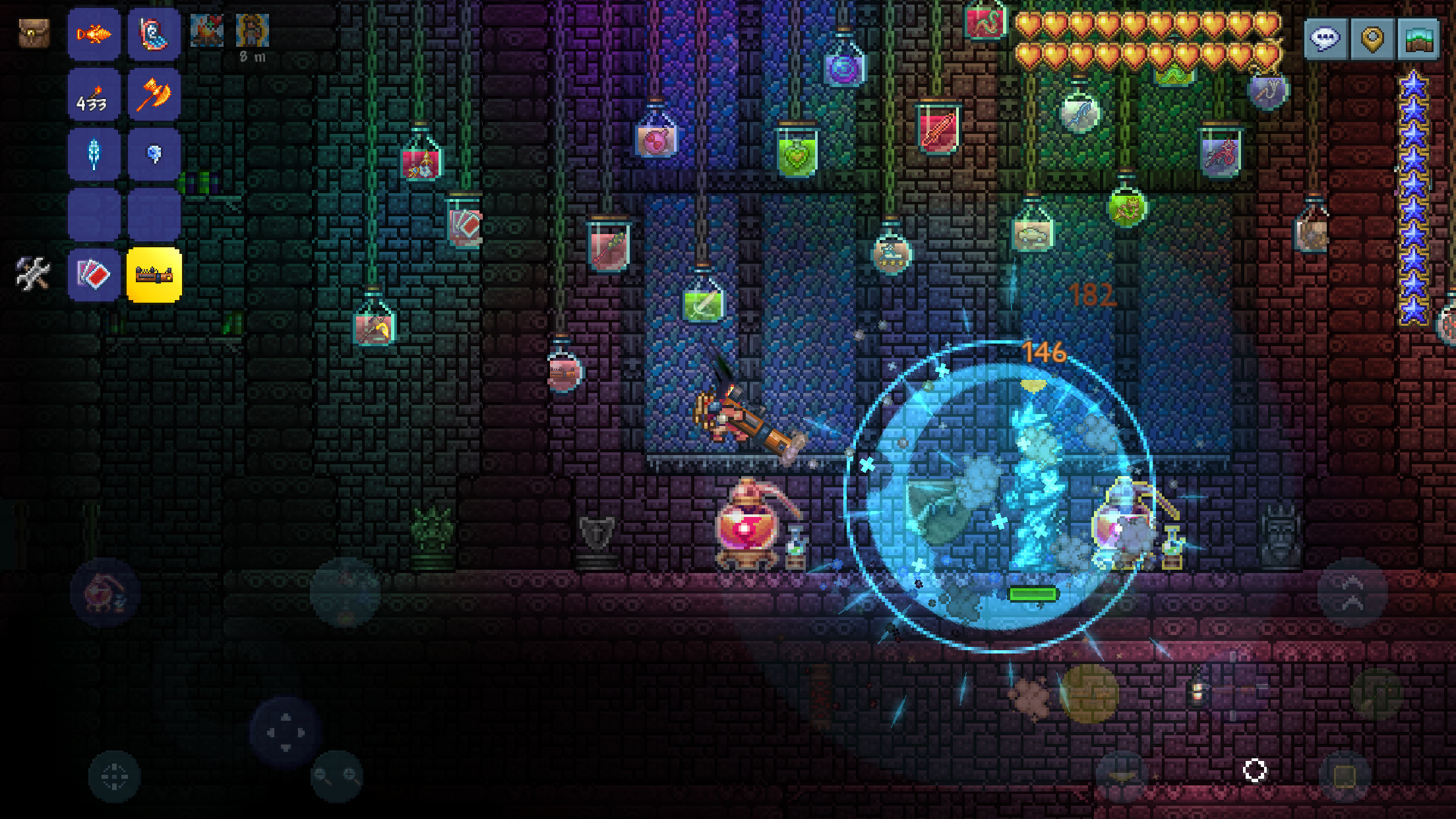Image resolution: width=1456 pixels, height=819 pixels.
Task: Select the blue balloon accessory slot
Action: [x=154, y=154]
